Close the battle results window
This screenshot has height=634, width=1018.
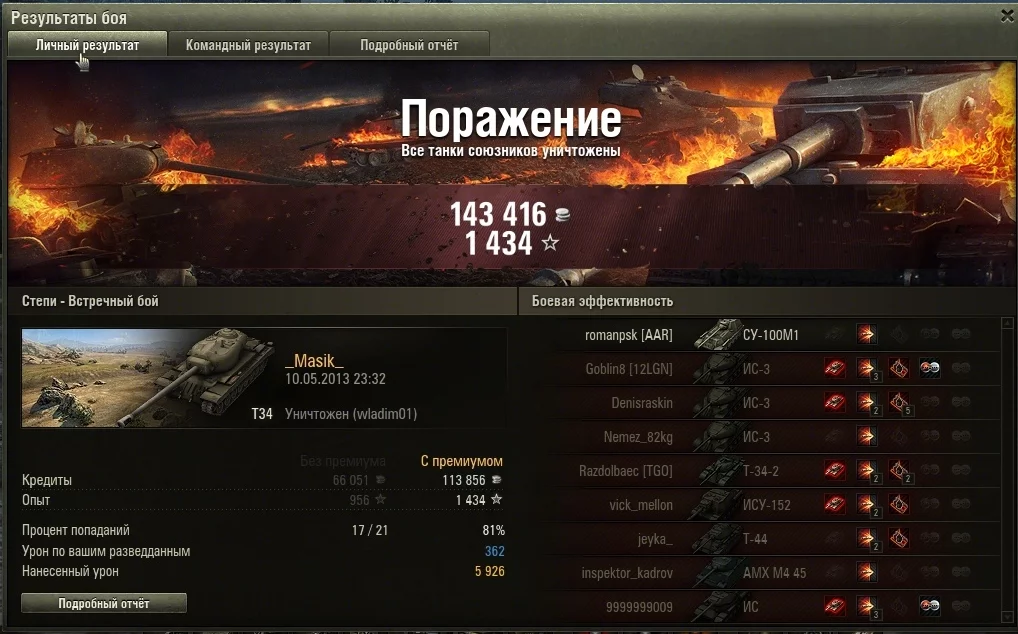(1006, 16)
